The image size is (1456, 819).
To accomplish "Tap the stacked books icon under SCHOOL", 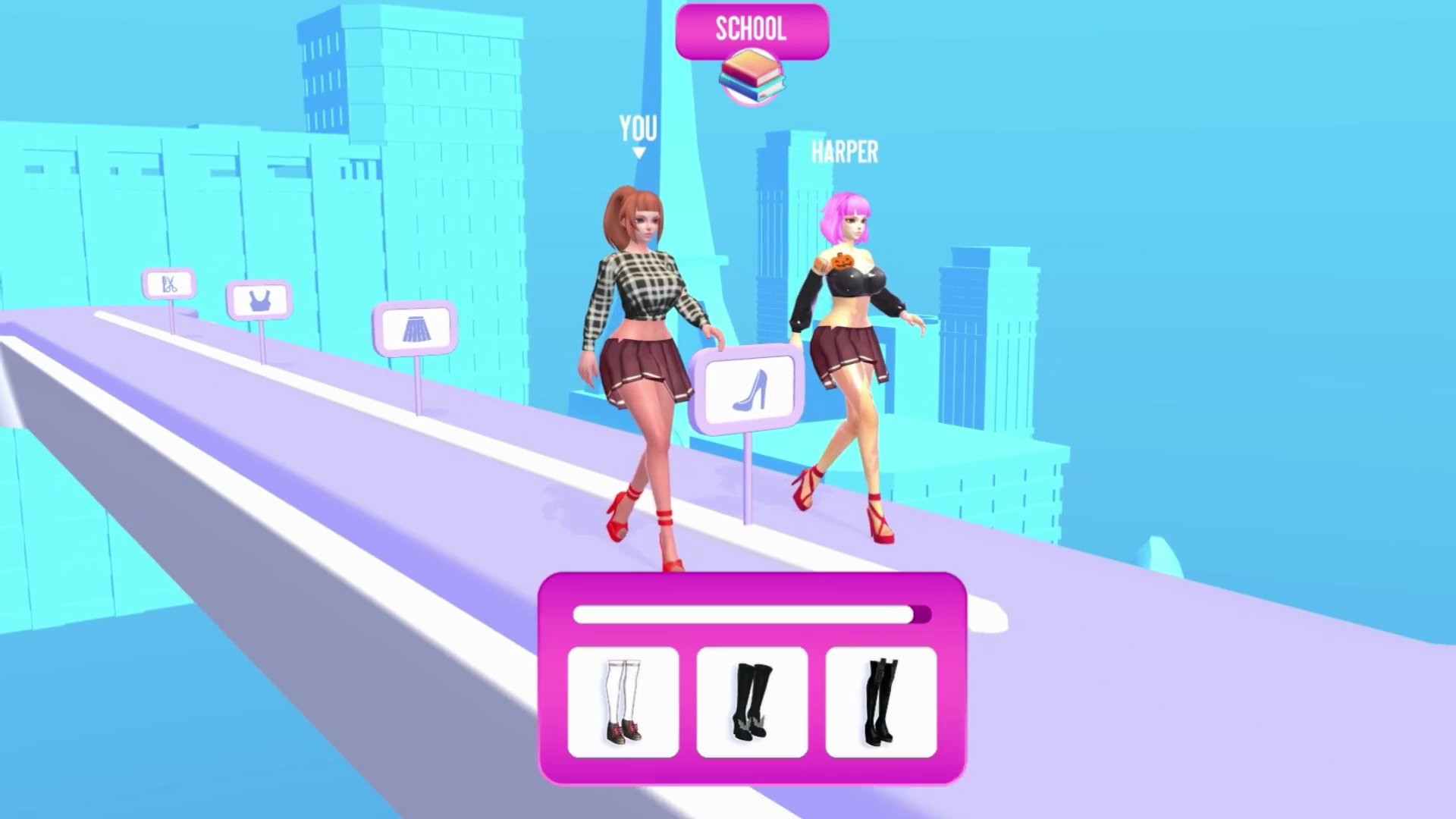I will (752, 77).
